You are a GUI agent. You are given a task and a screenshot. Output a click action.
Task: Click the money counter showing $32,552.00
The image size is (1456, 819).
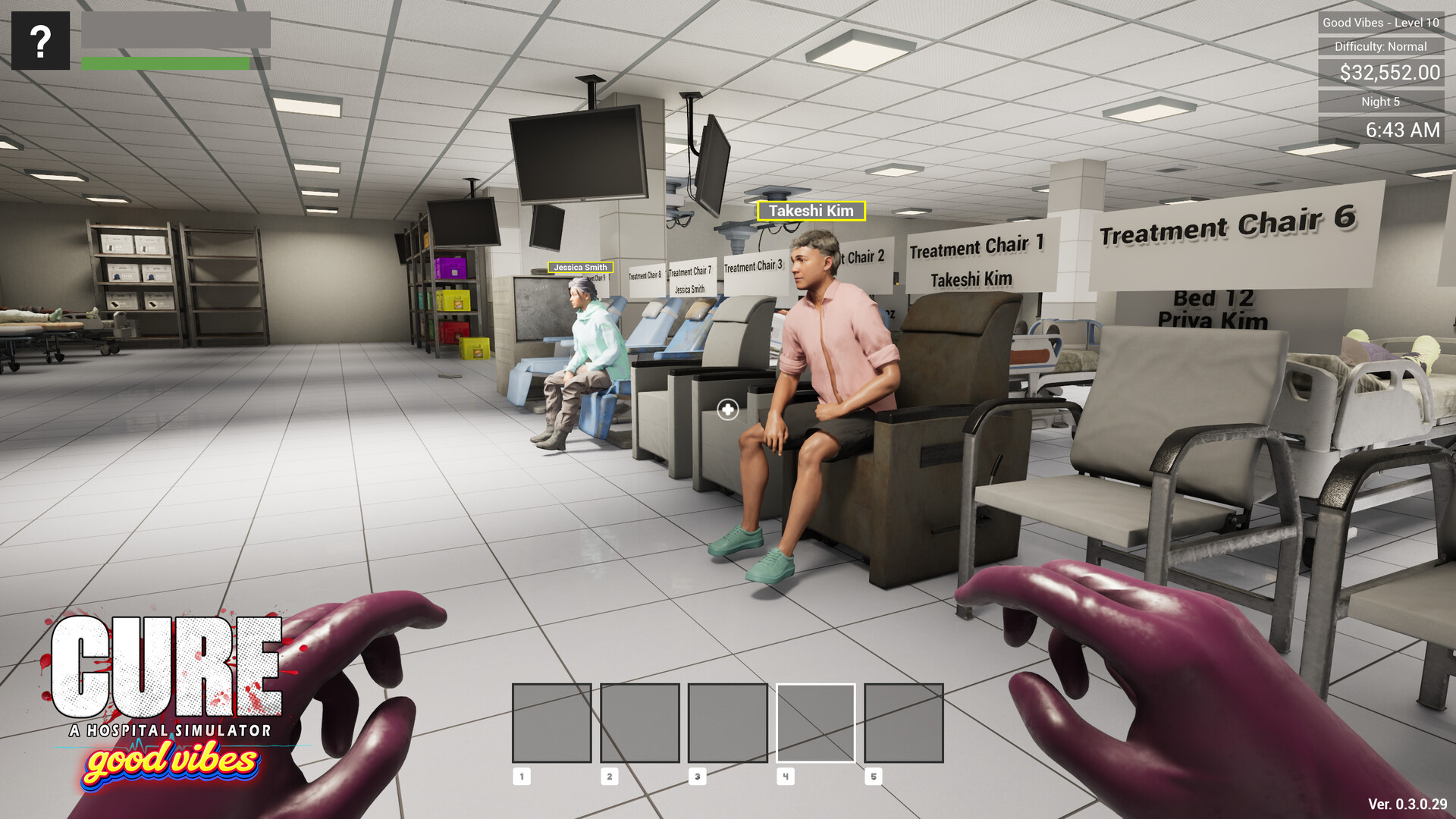pyautogui.click(x=1382, y=74)
